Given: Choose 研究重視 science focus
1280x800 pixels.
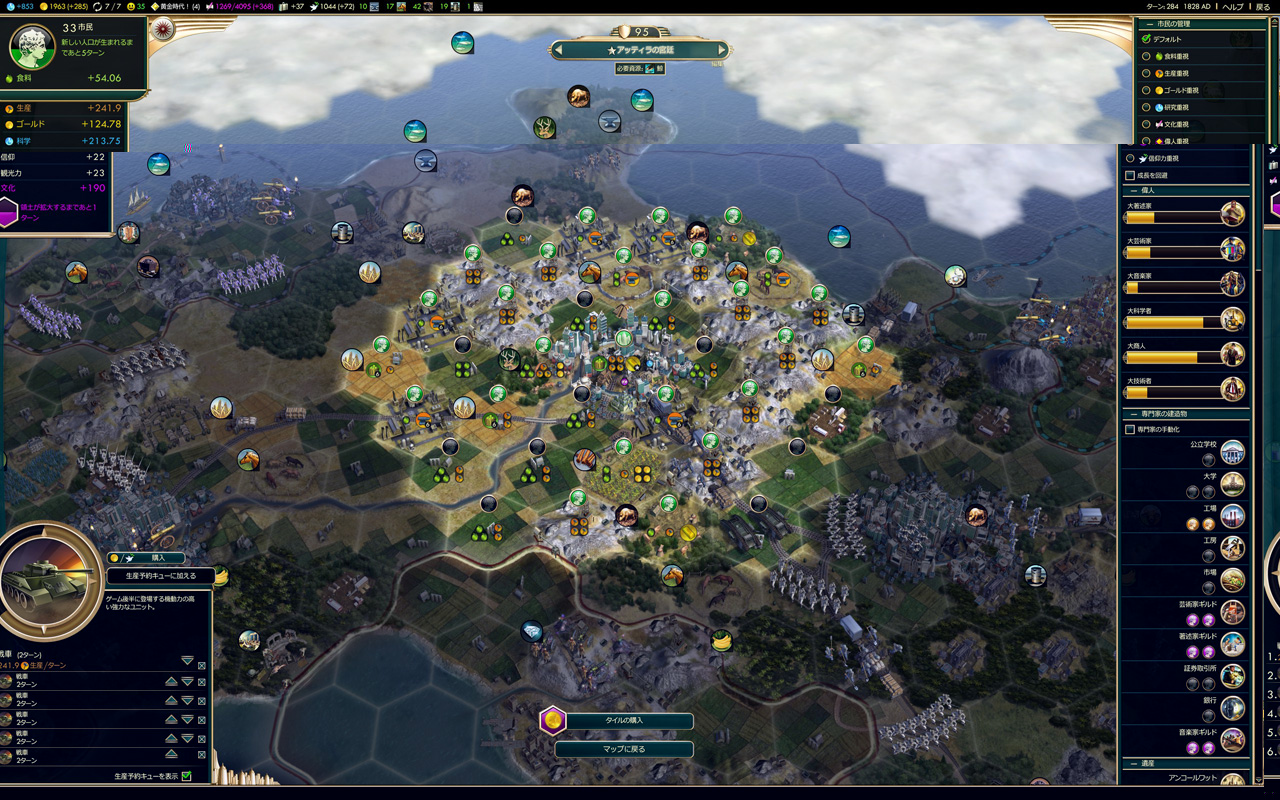Looking at the screenshot, I should click(x=1146, y=107).
